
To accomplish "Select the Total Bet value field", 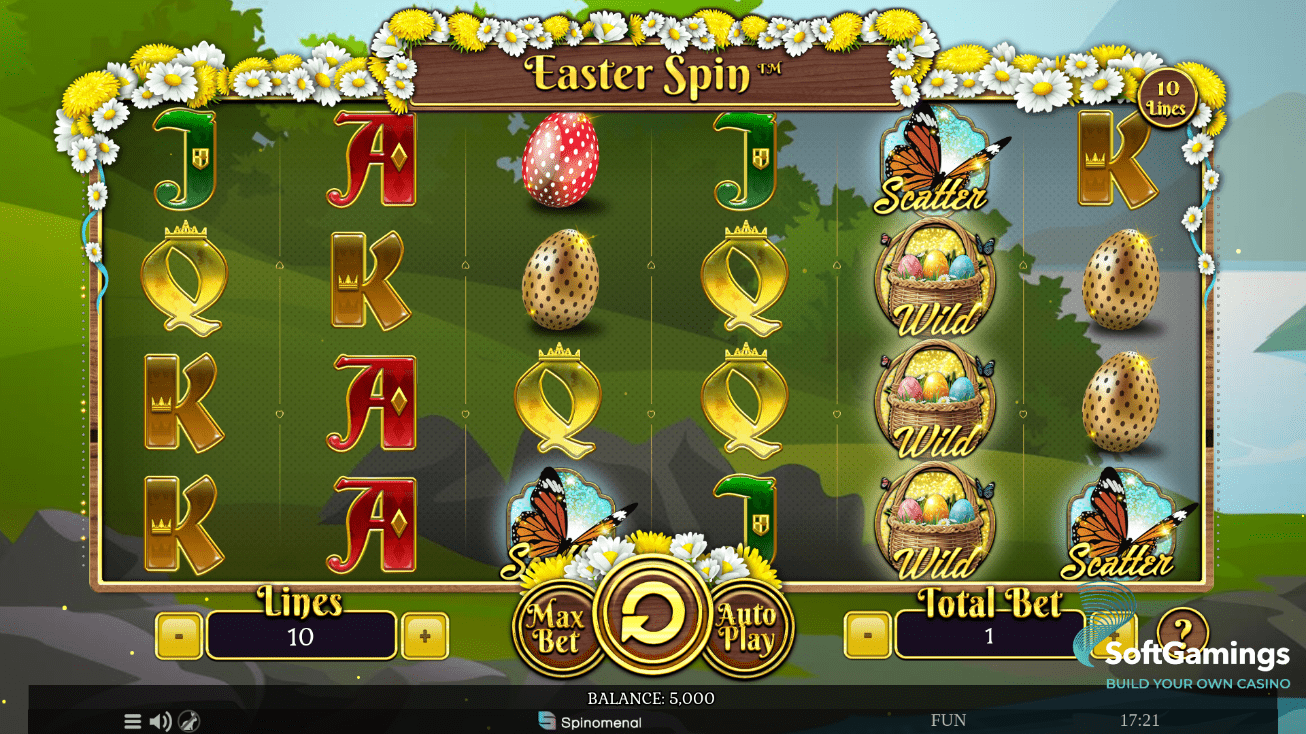I will click(x=988, y=633).
